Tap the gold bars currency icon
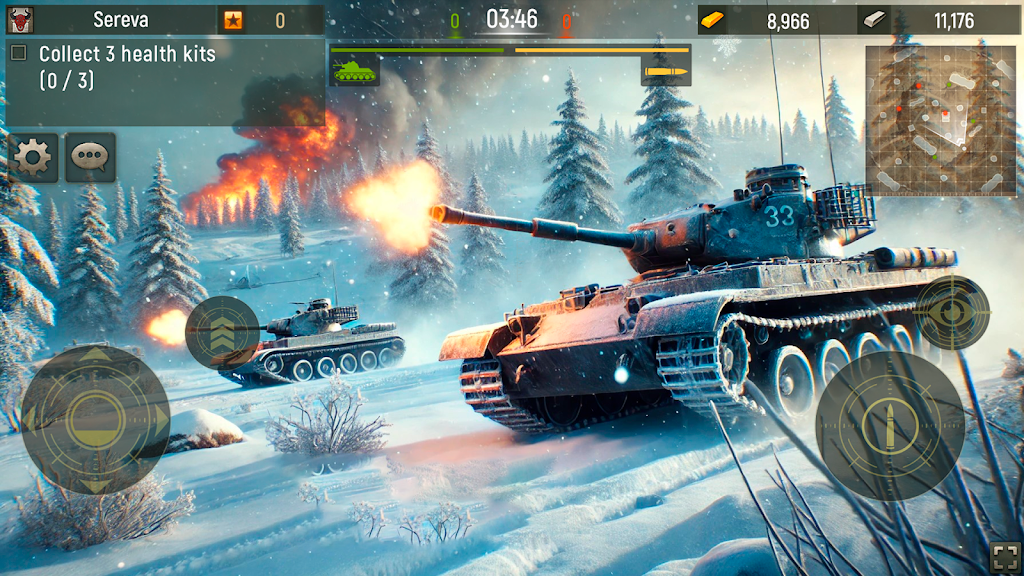The height and width of the screenshot is (576, 1024). coord(711,19)
